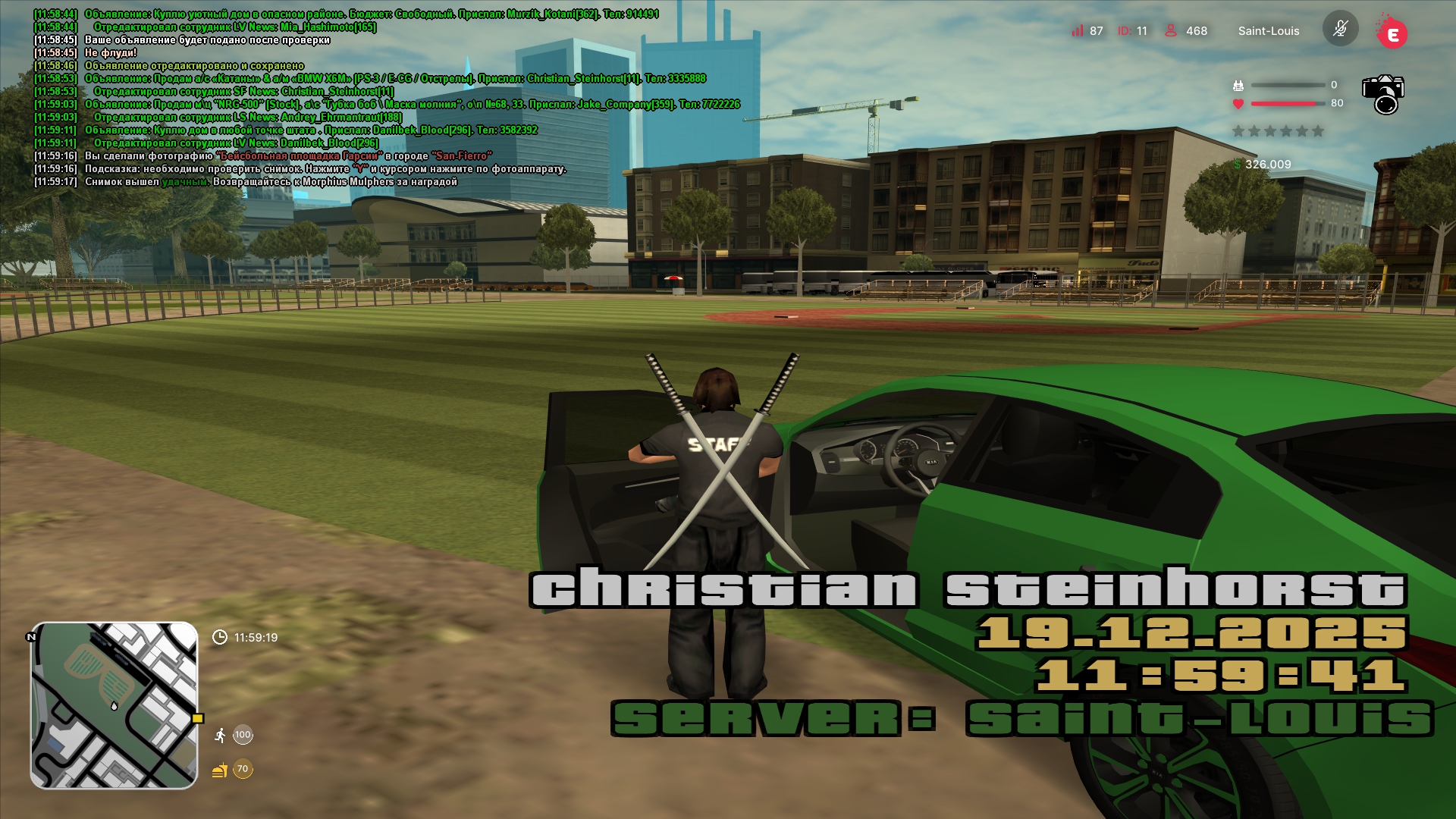Viewport: 1456px width, 819px height.
Task: Click the yellow marker on the minimap edge
Action: tap(198, 718)
